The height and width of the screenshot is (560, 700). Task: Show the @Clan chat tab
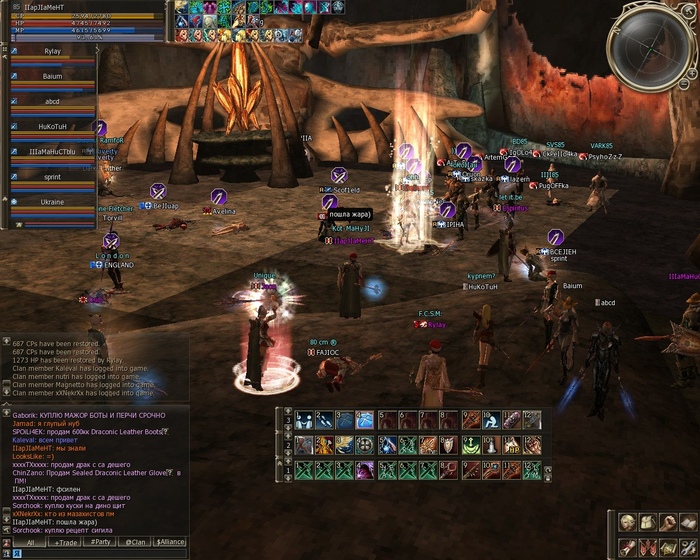point(133,542)
